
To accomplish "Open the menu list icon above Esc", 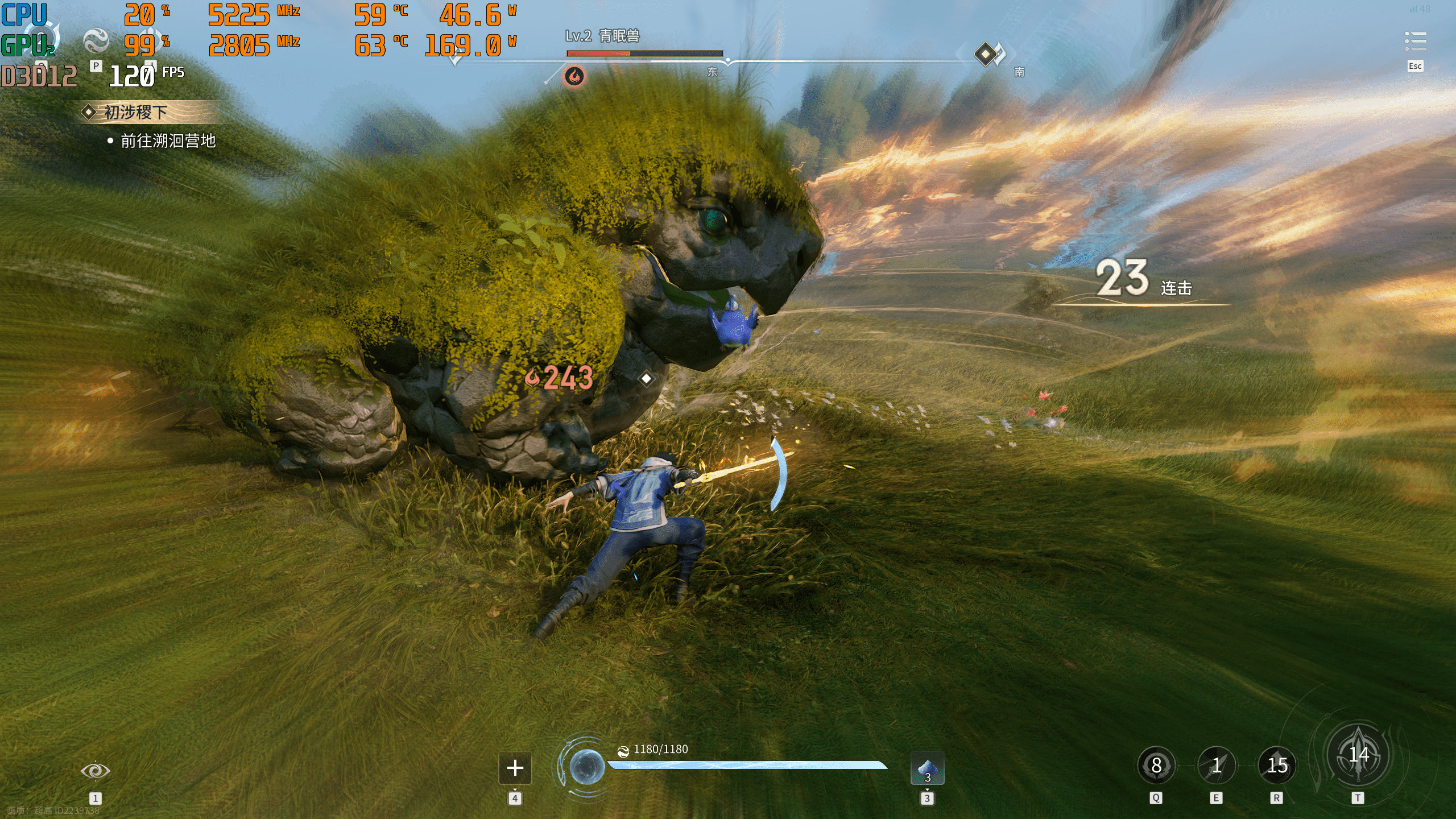I will click(1415, 42).
